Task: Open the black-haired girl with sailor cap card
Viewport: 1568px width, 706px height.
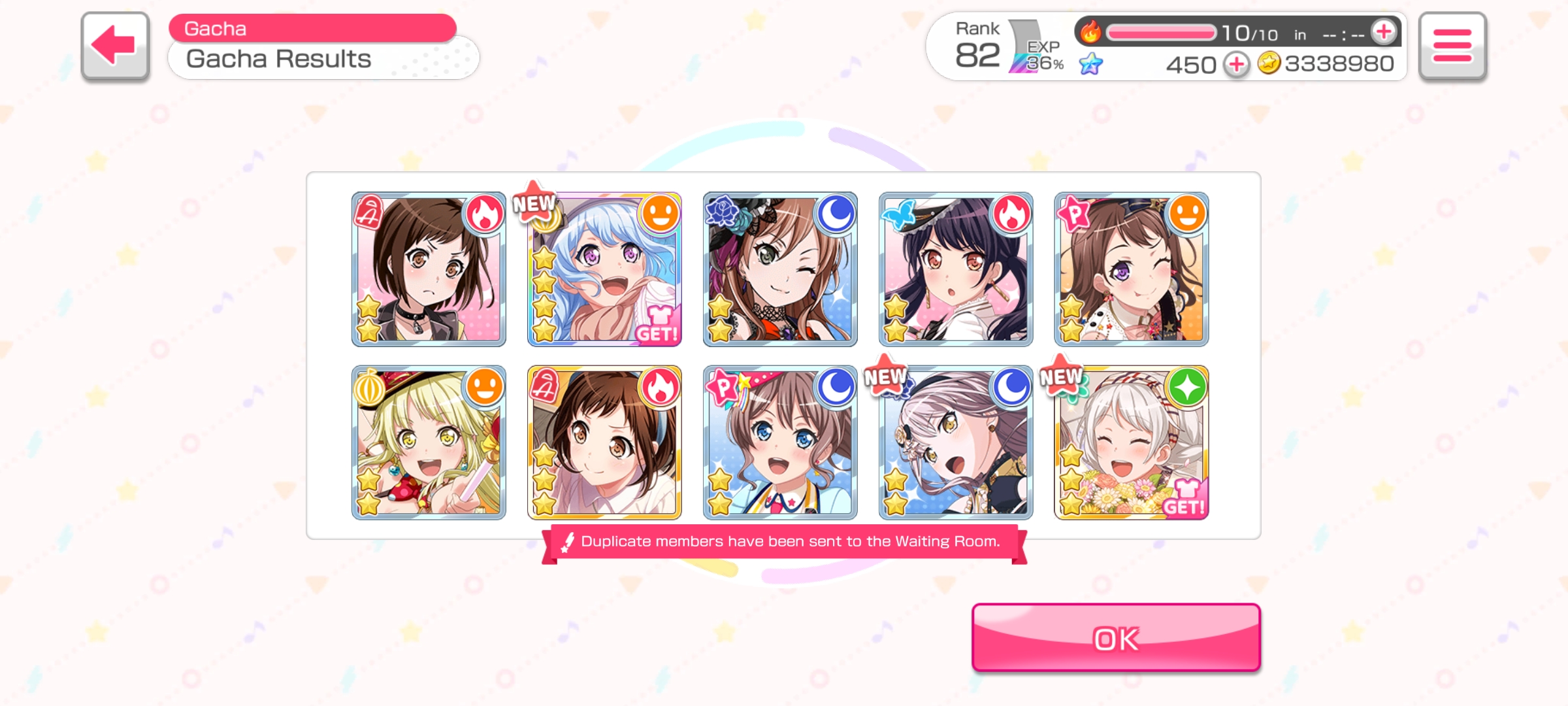Action: click(955, 269)
